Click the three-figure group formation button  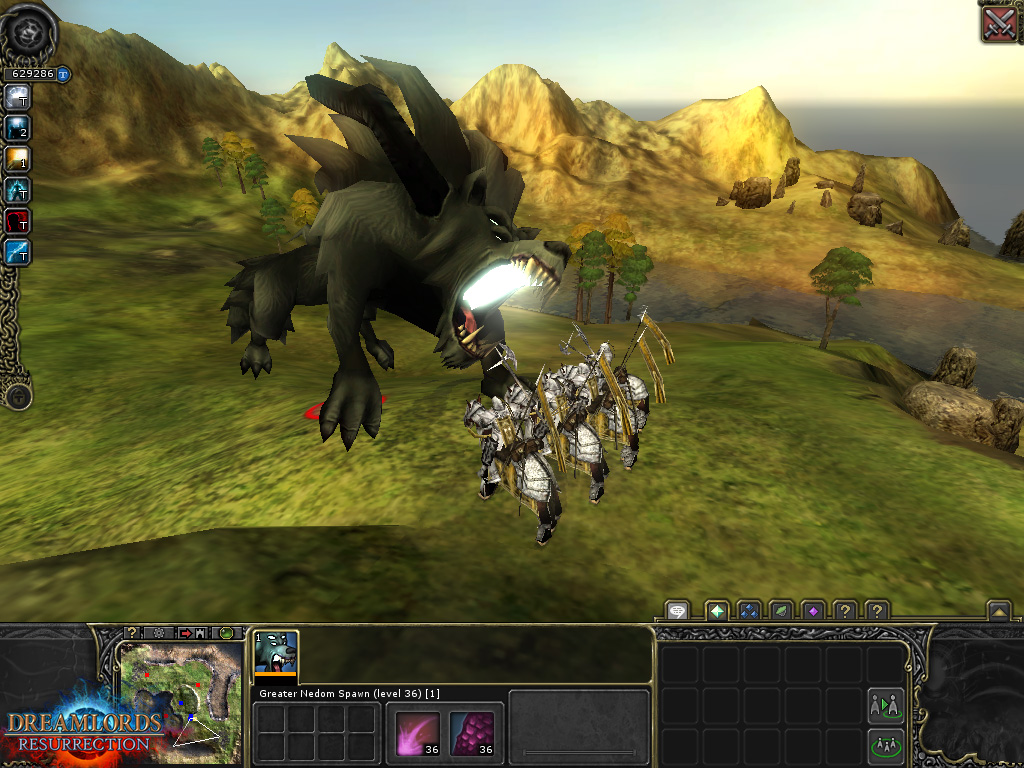pyautogui.click(x=885, y=745)
